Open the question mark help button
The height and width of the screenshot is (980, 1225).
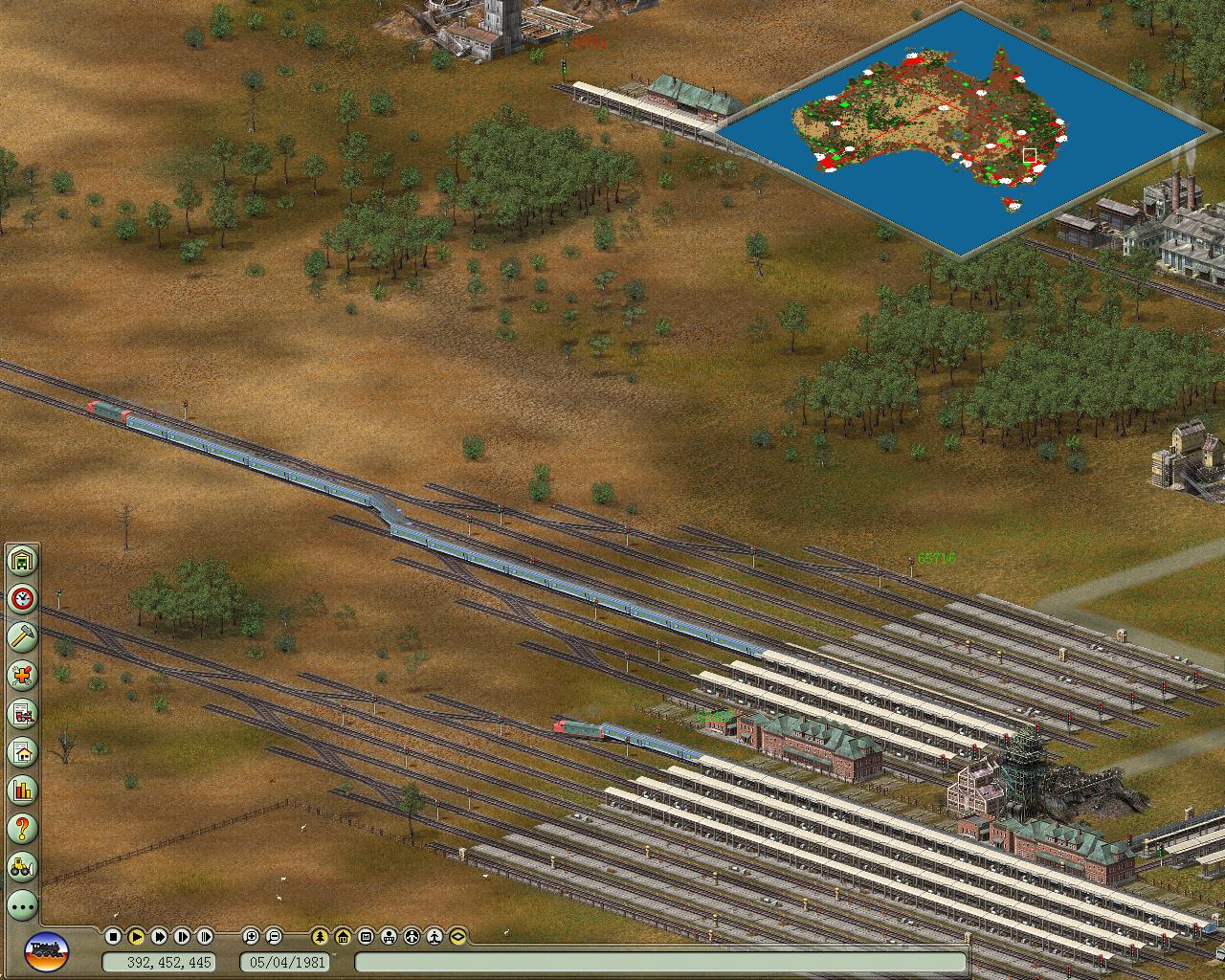22,829
